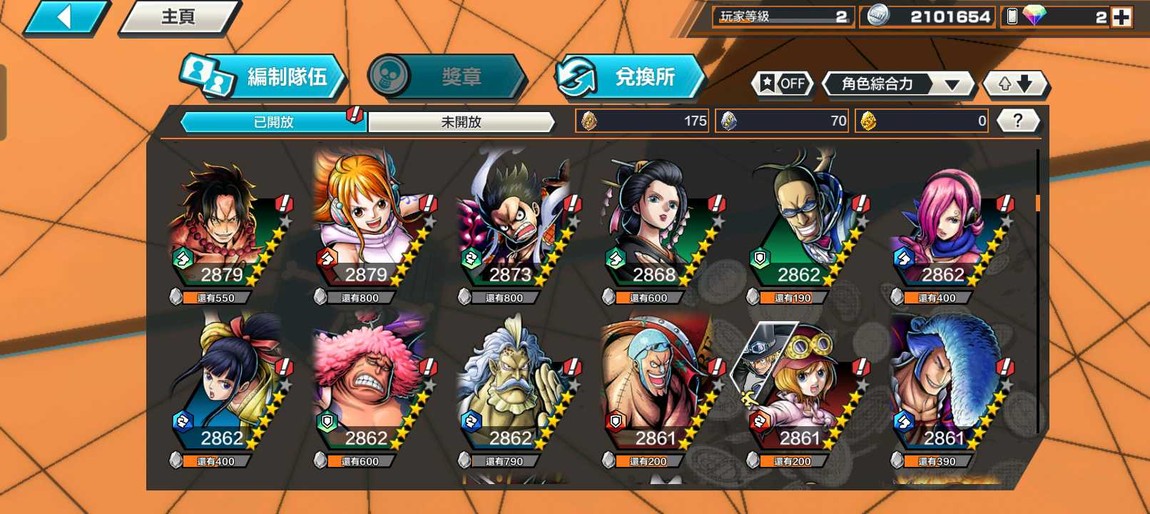Open the 編制隊伍 team formation menu

pos(265,77)
